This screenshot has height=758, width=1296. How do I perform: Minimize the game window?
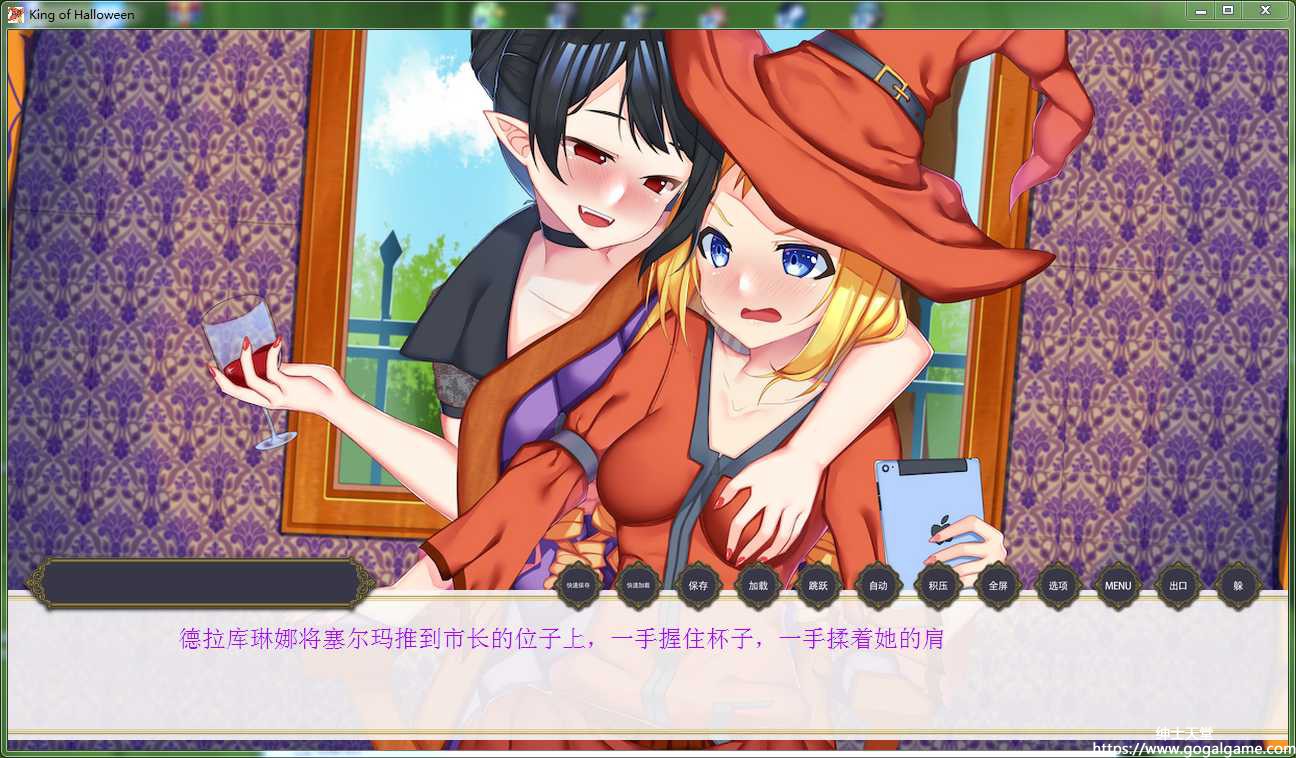[x=1200, y=10]
